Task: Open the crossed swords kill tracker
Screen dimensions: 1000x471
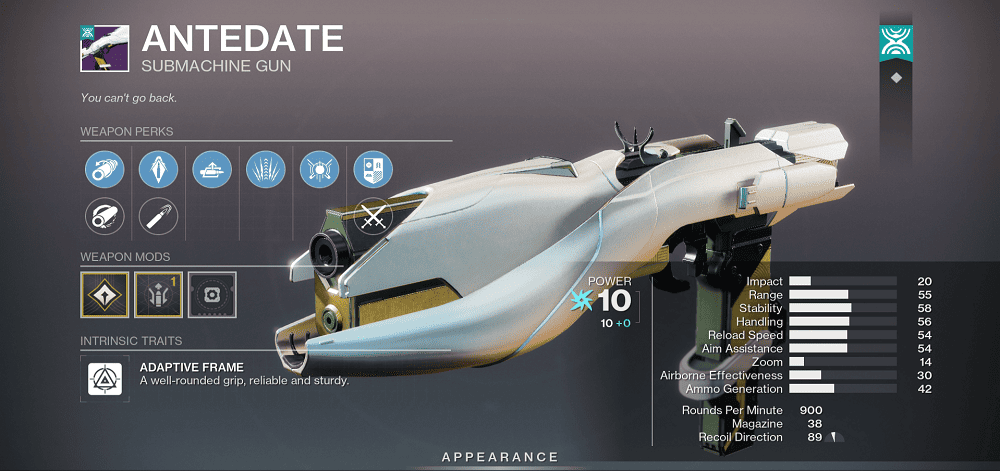Action: point(373,217)
